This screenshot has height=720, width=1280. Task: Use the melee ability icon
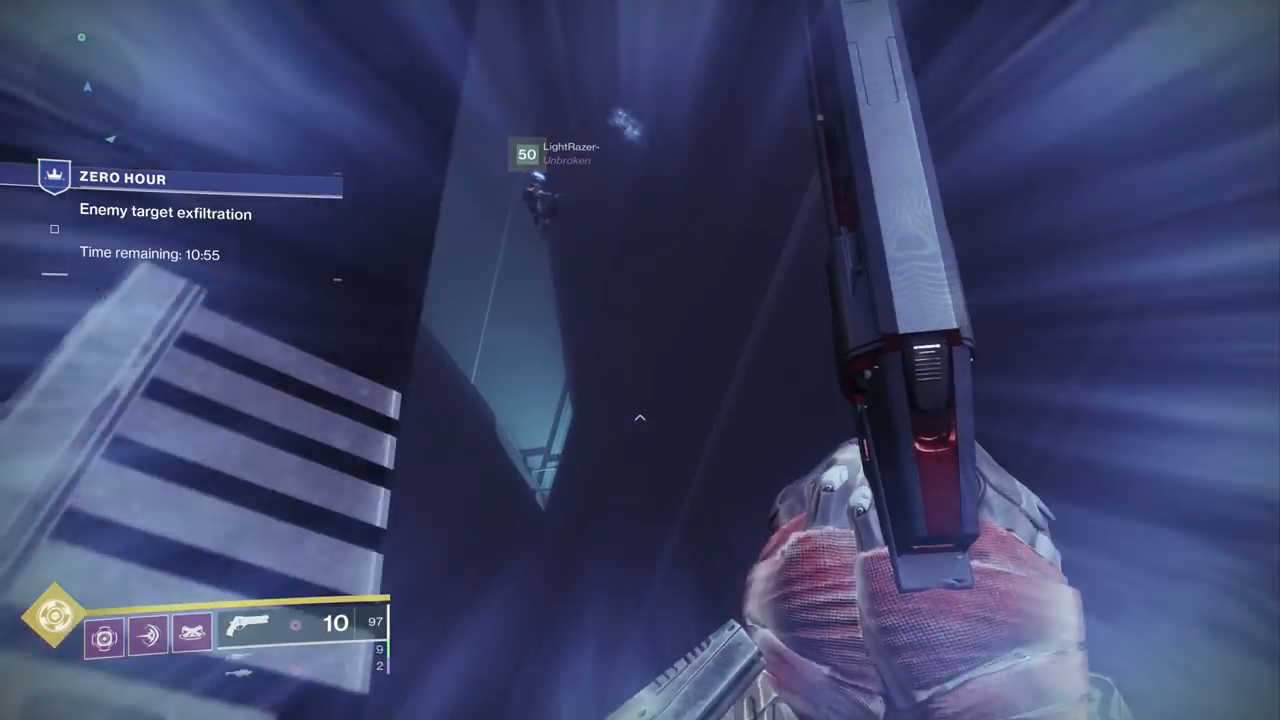[x=148, y=636]
